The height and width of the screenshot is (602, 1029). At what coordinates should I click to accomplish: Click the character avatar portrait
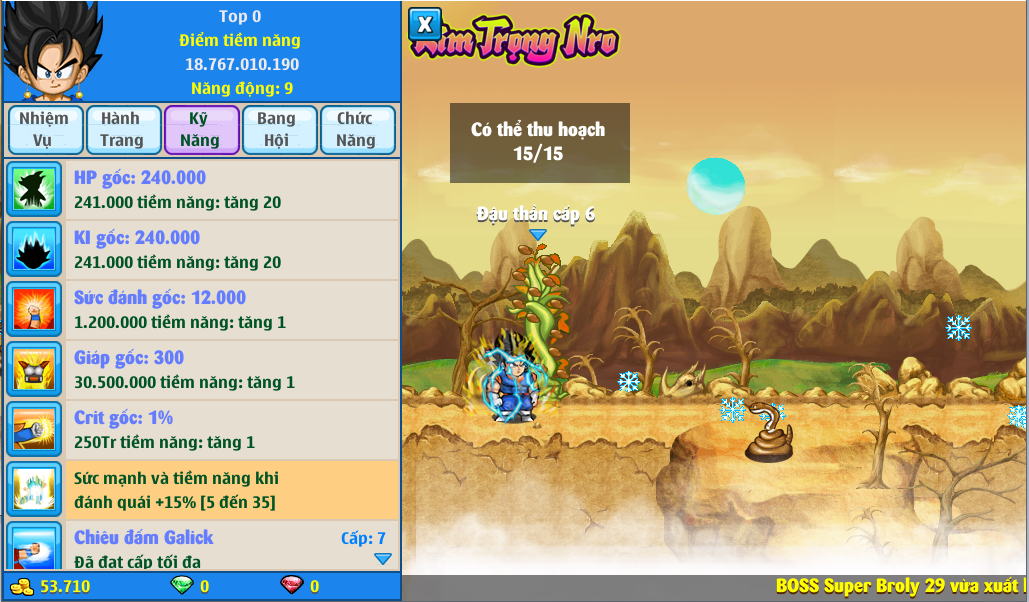(x=51, y=52)
